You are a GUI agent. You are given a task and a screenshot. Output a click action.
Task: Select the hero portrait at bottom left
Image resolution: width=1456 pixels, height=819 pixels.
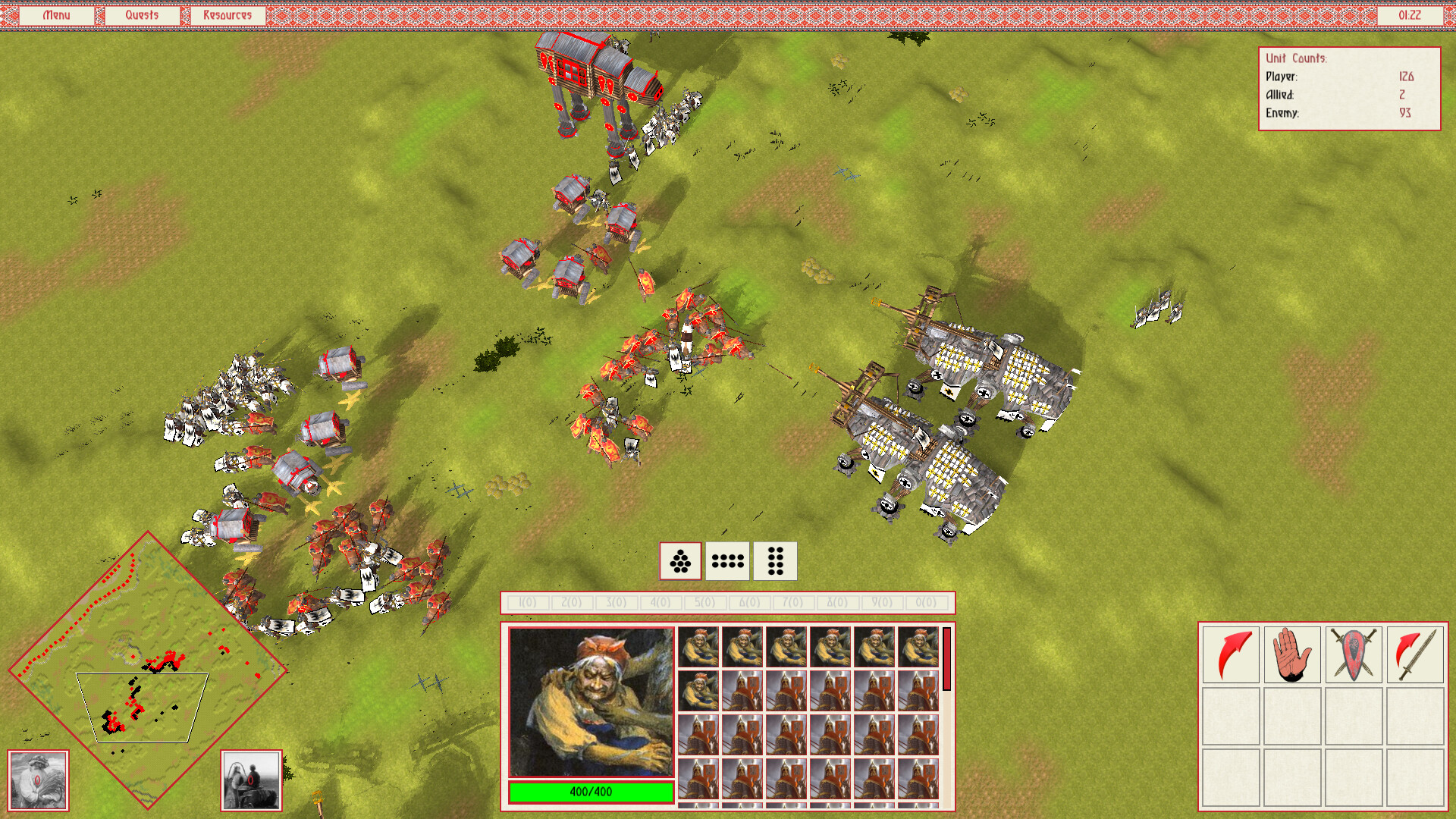[x=37, y=780]
